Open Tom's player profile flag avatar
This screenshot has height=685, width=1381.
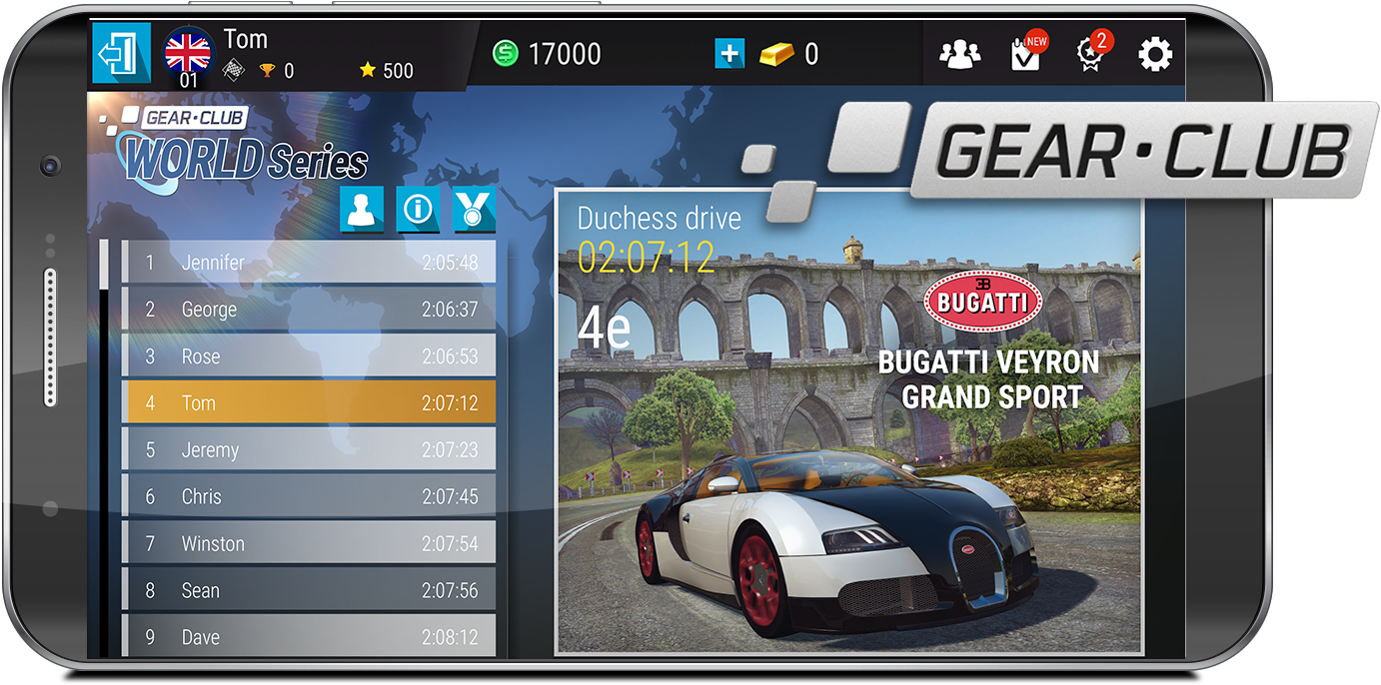(188, 52)
